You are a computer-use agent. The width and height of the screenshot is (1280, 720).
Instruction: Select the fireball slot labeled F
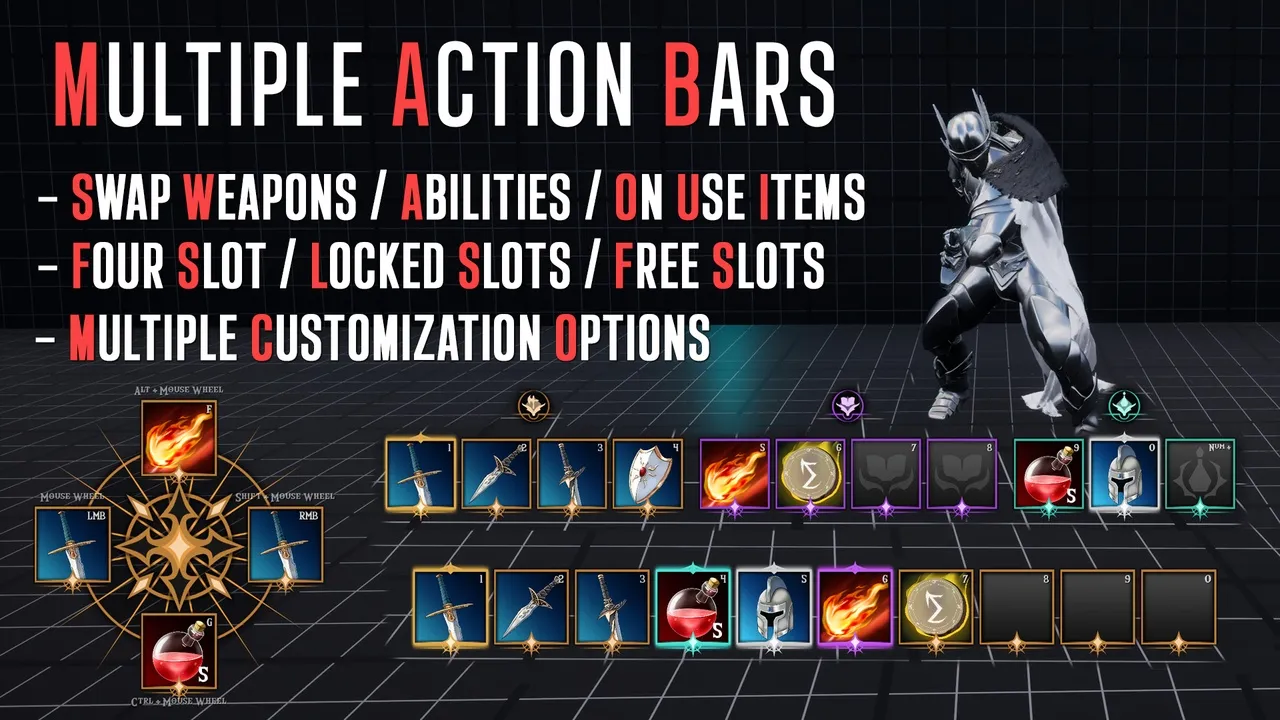pyautogui.click(x=178, y=437)
